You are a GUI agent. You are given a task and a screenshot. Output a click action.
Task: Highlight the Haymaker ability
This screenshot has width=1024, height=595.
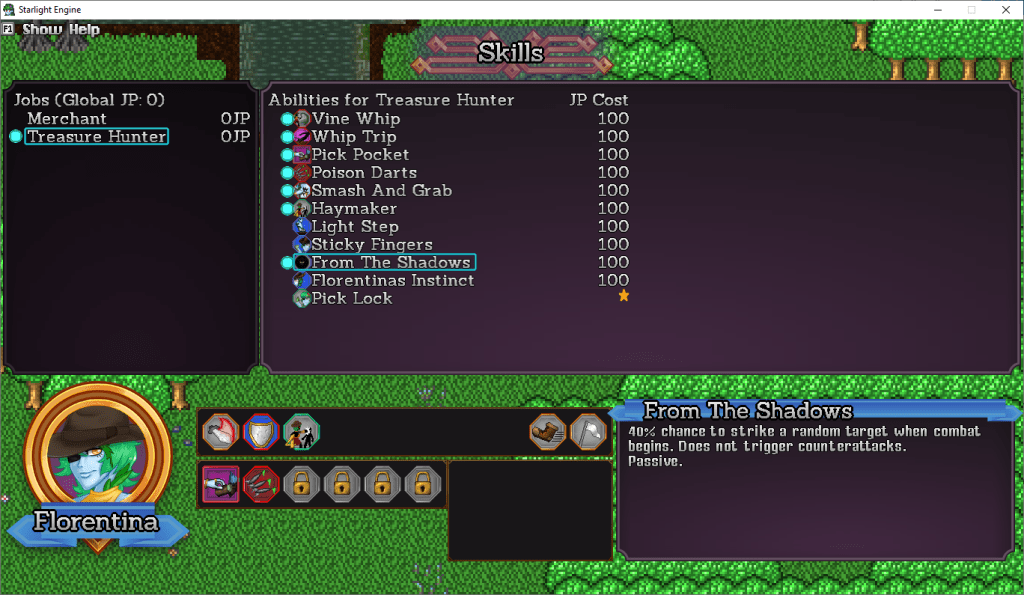[354, 209]
